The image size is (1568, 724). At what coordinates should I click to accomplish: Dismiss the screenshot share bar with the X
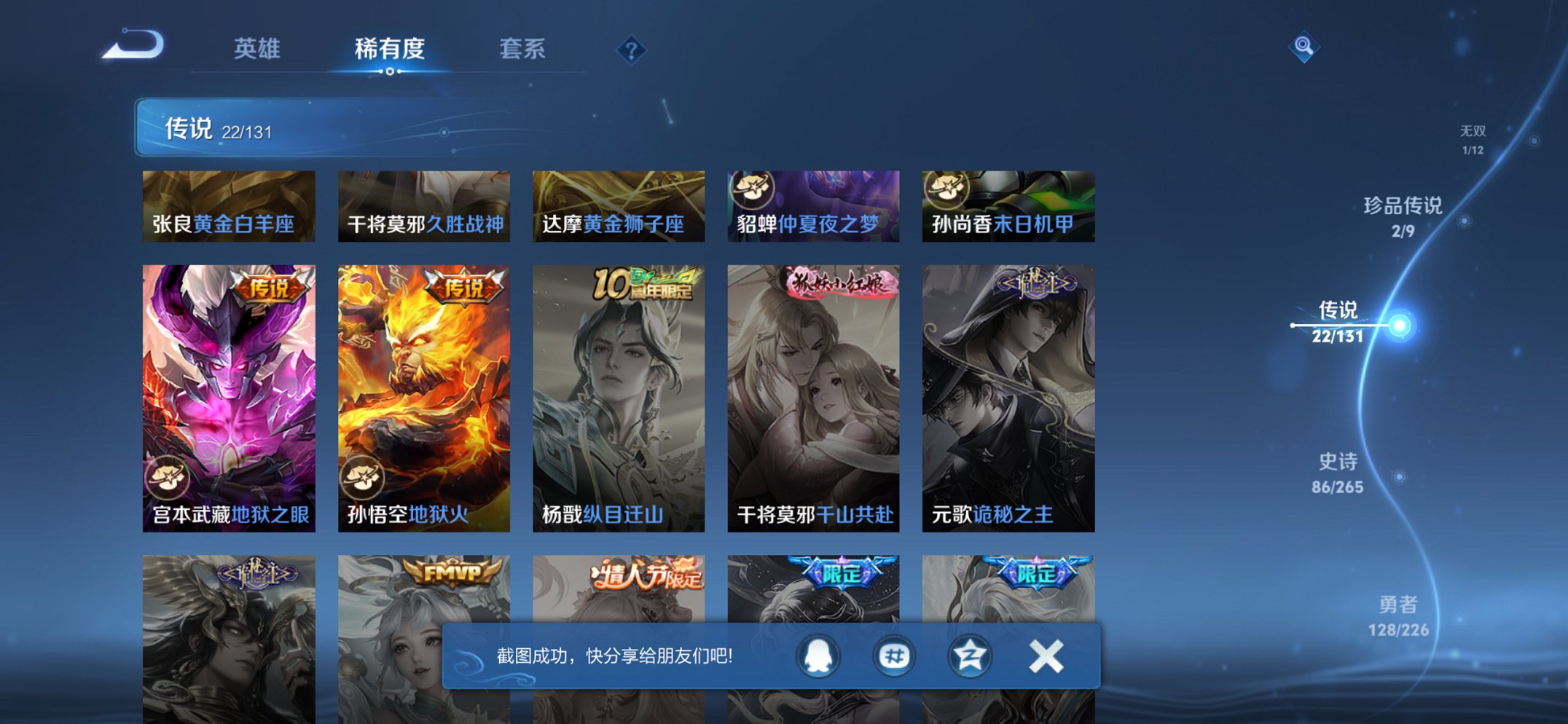(1046, 656)
